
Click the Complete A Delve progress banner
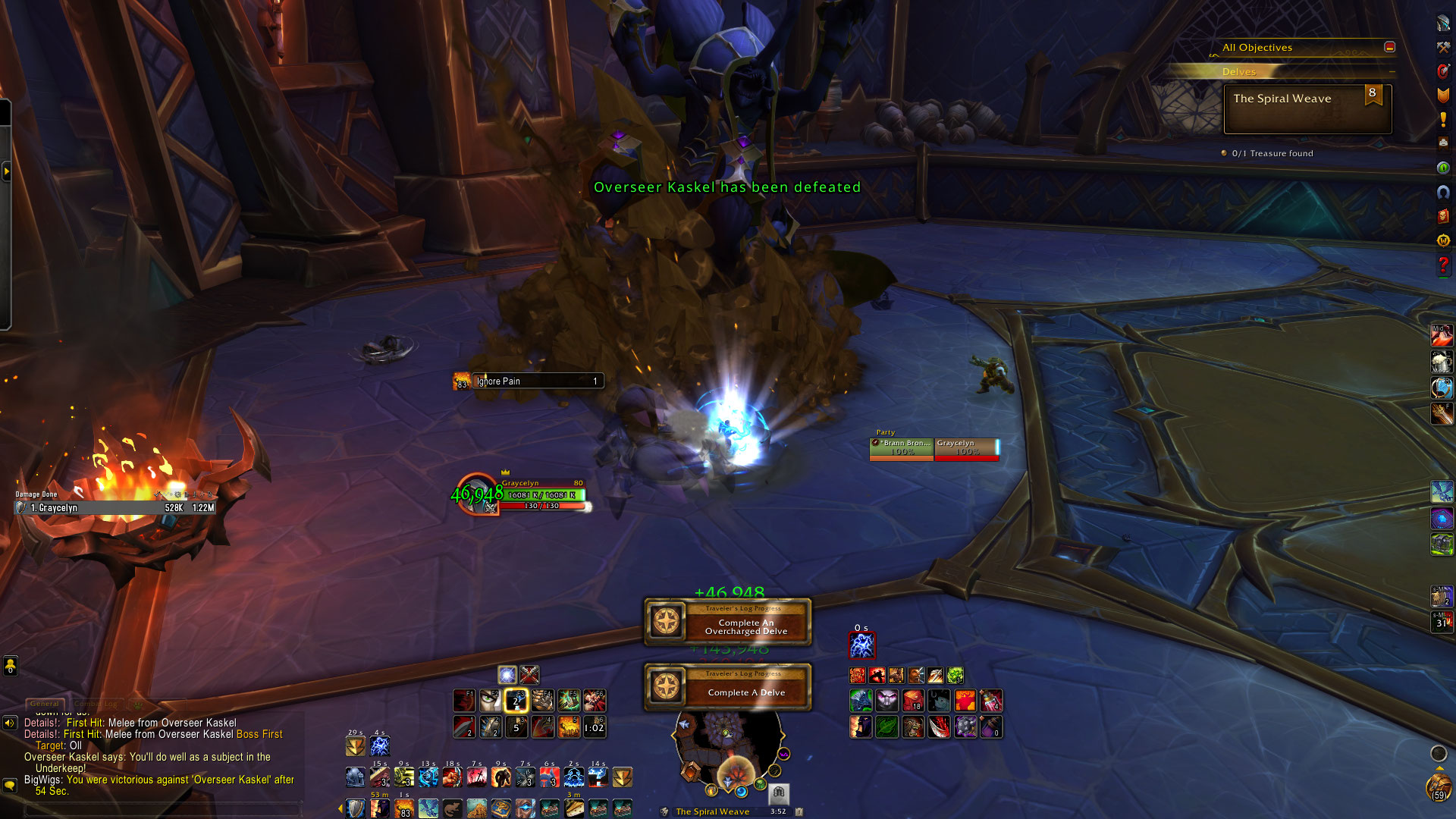tap(728, 687)
